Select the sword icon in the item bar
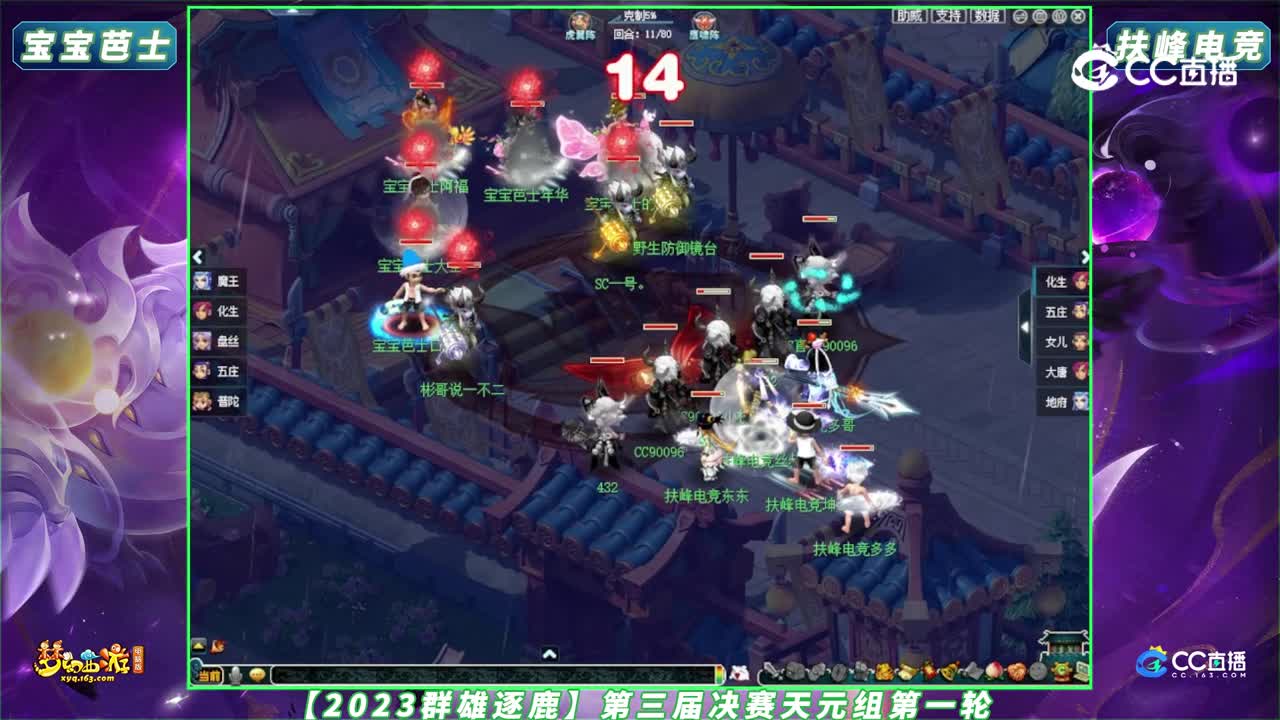Screen dimensions: 1280x720 [771, 669]
